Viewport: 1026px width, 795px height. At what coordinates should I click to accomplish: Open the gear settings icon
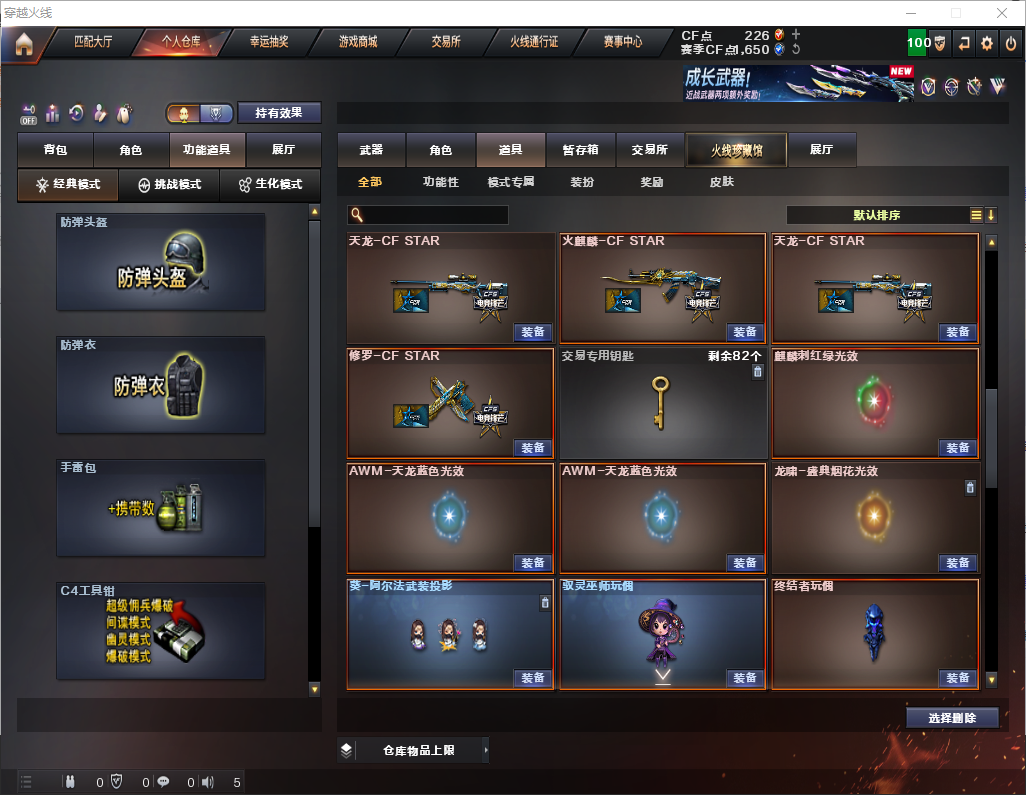(987, 43)
